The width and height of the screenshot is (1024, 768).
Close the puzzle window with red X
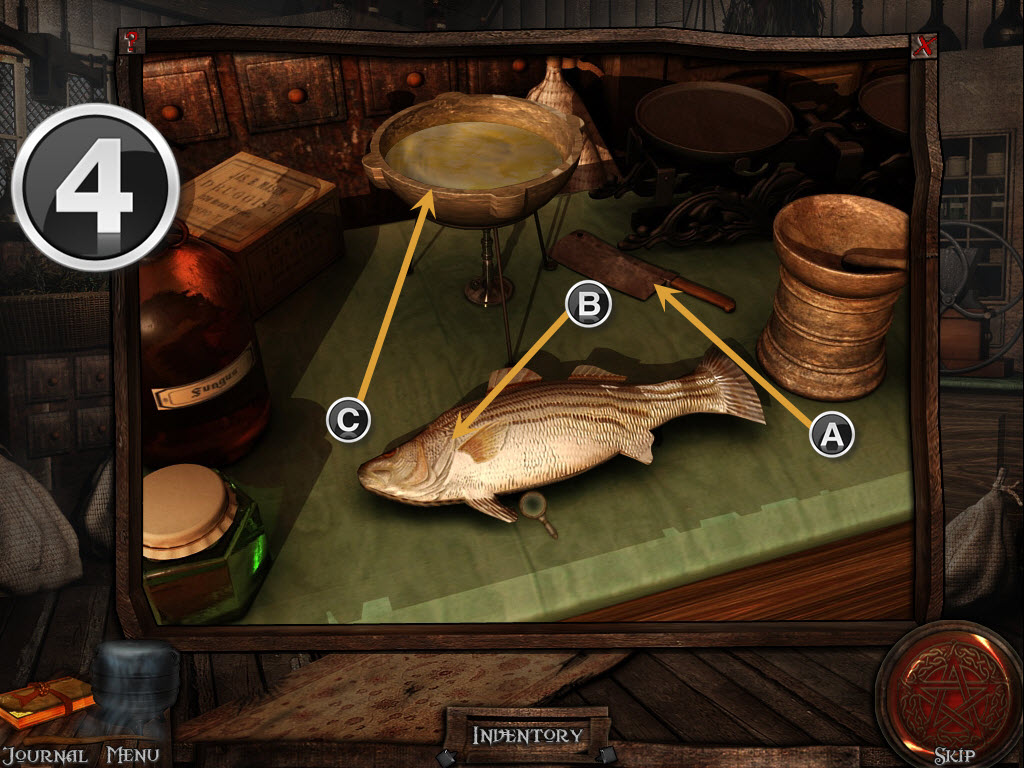[923, 45]
